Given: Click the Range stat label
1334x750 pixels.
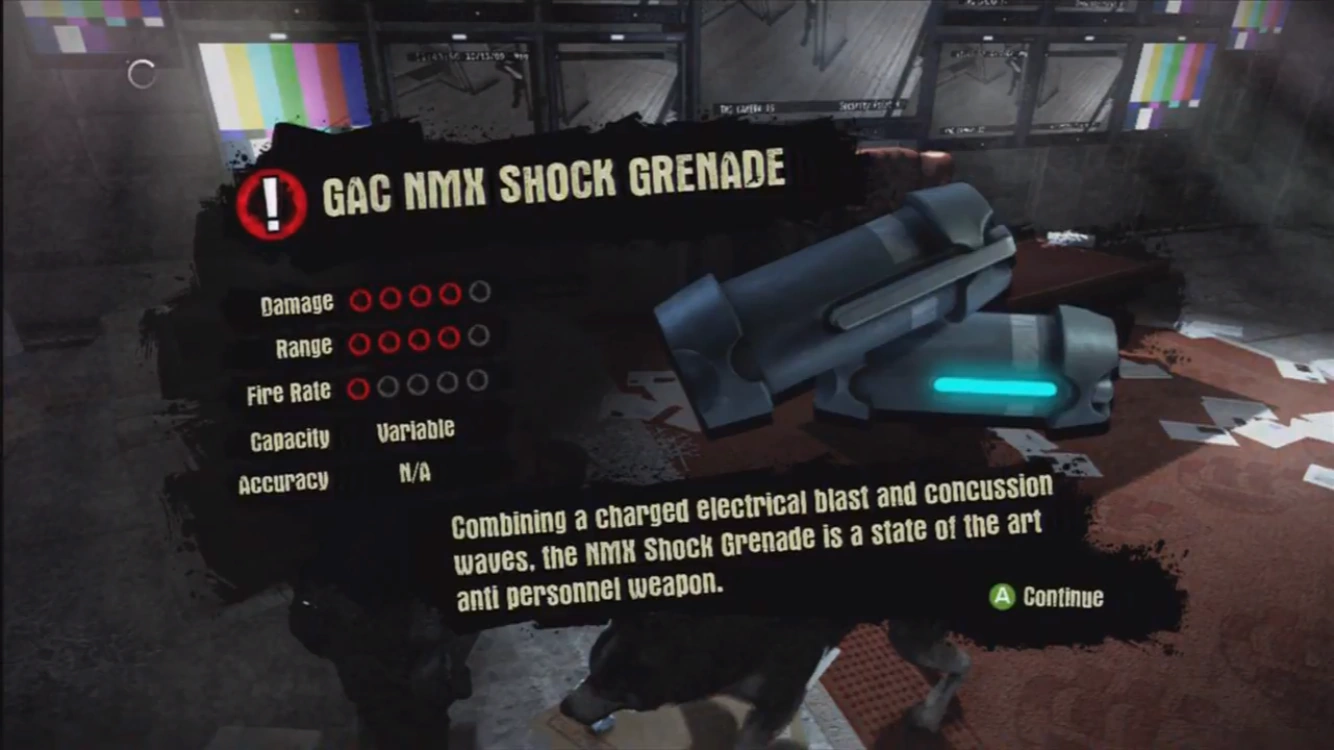Looking at the screenshot, I should 304,347.
